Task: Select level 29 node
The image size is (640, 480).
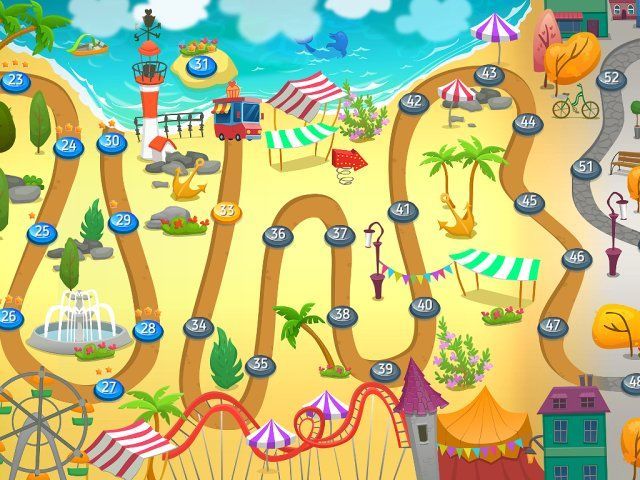Action: click(x=123, y=221)
